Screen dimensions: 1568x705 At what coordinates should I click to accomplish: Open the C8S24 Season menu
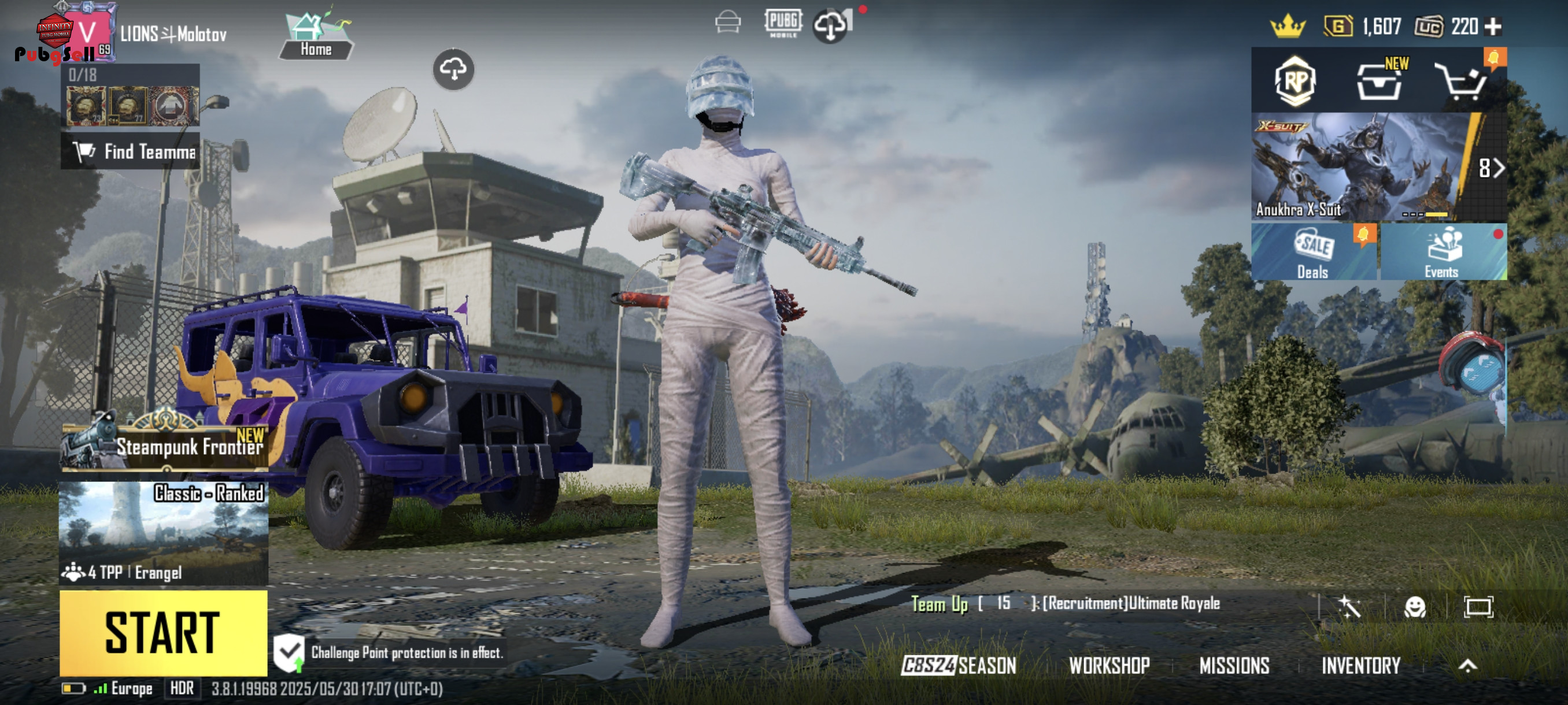959,666
